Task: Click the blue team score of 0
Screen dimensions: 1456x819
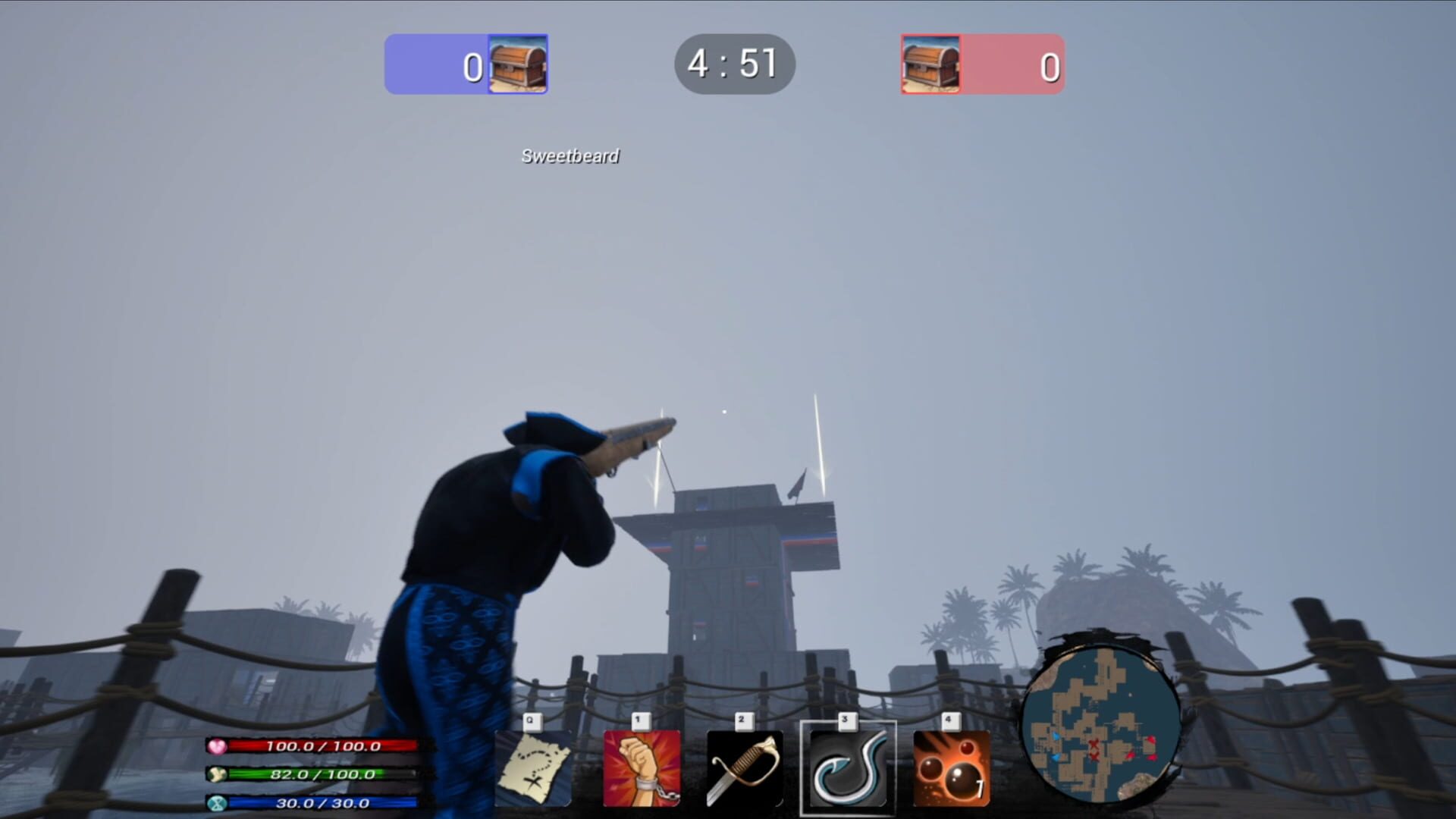Action: click(x=472, y=67)
